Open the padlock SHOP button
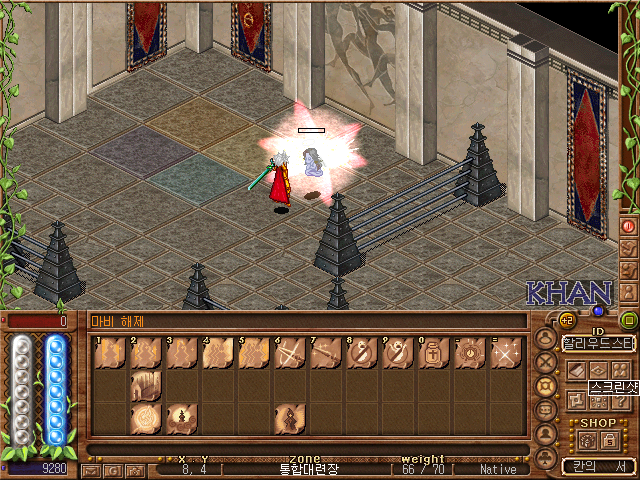Image resolution: width=640 pixels, height=480 pixels. point(606,440)
